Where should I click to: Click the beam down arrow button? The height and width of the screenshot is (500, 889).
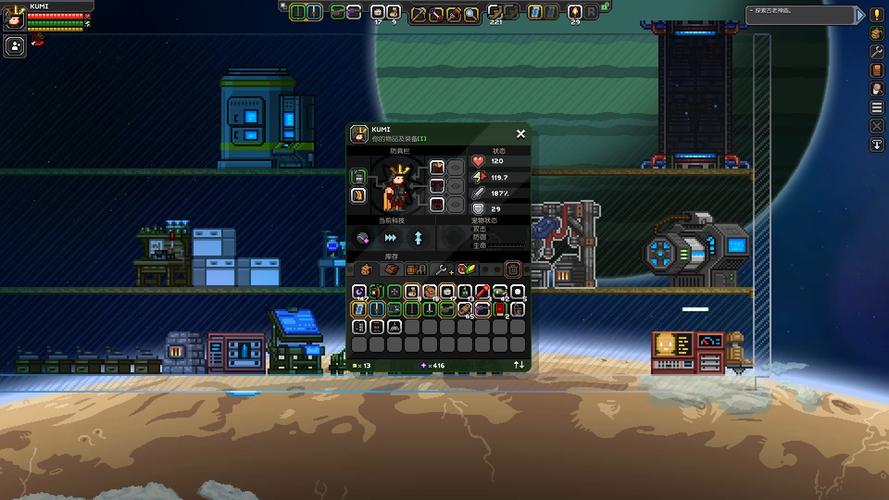point(877,145)
